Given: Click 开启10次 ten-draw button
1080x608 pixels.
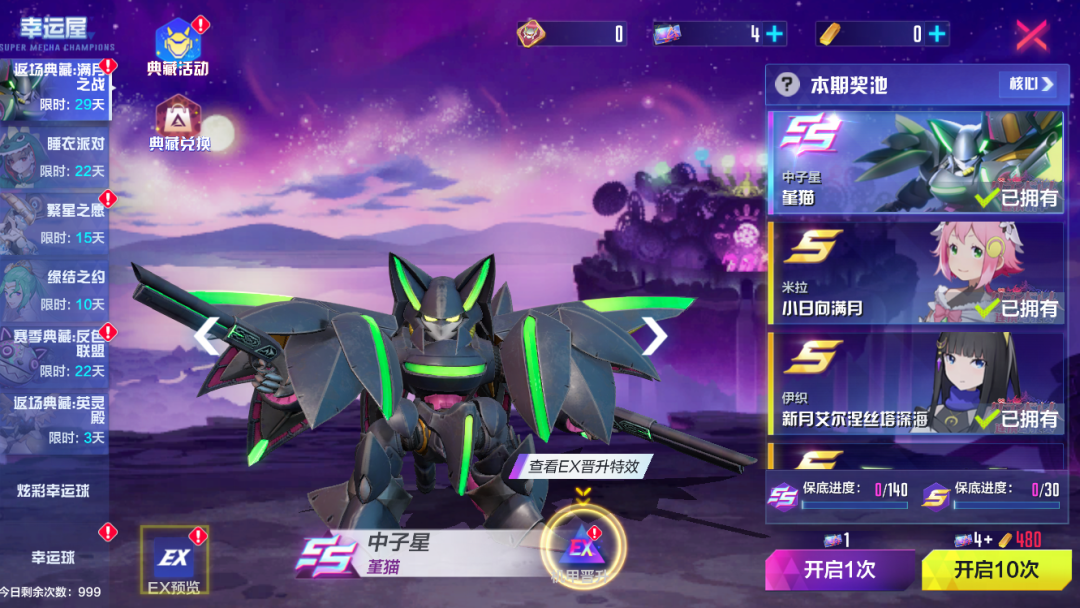Looking at the screenshot, I should click(x=995, y=570).
